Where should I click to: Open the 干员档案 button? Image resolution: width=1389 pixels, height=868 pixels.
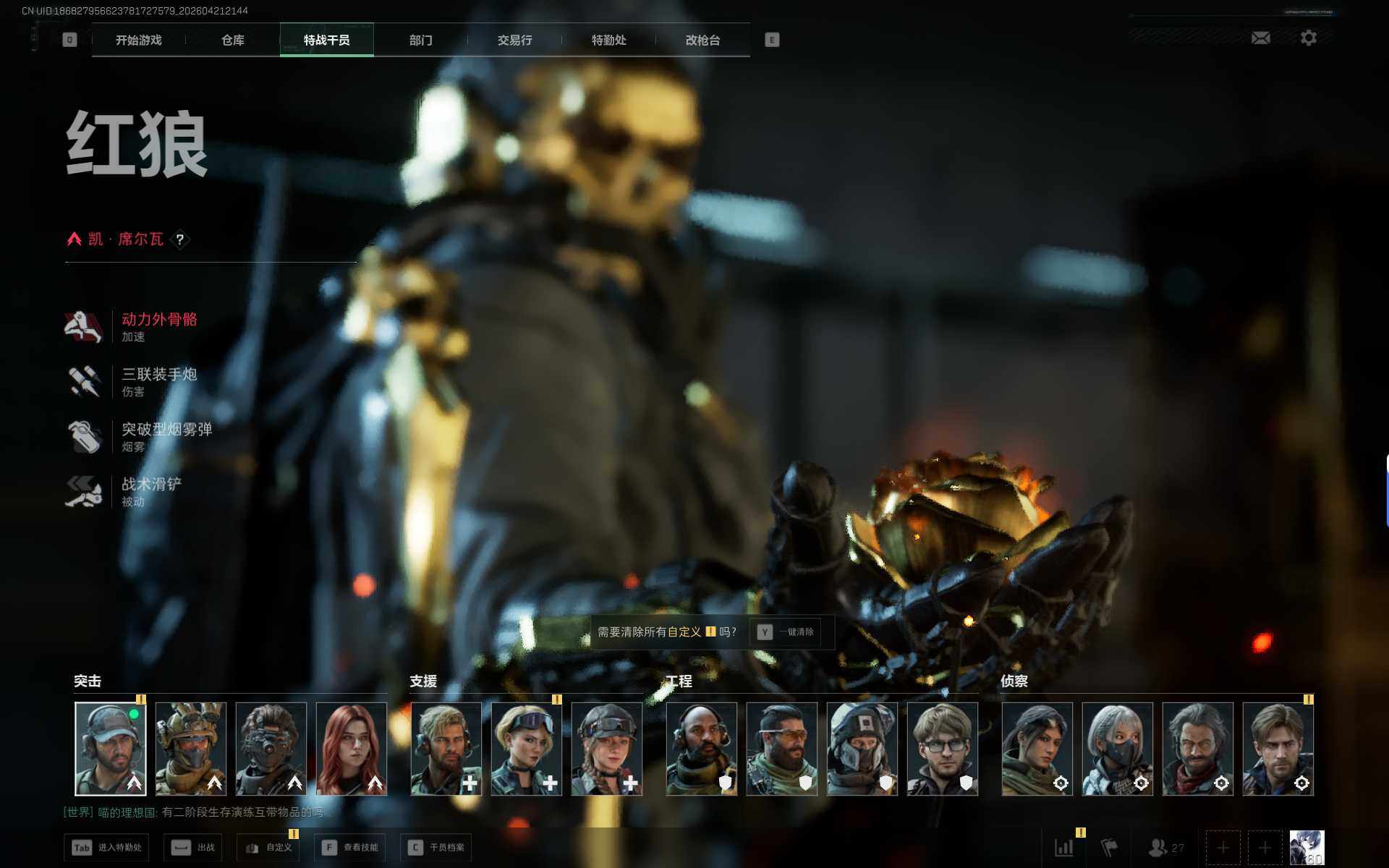click(x=436, y=847)
